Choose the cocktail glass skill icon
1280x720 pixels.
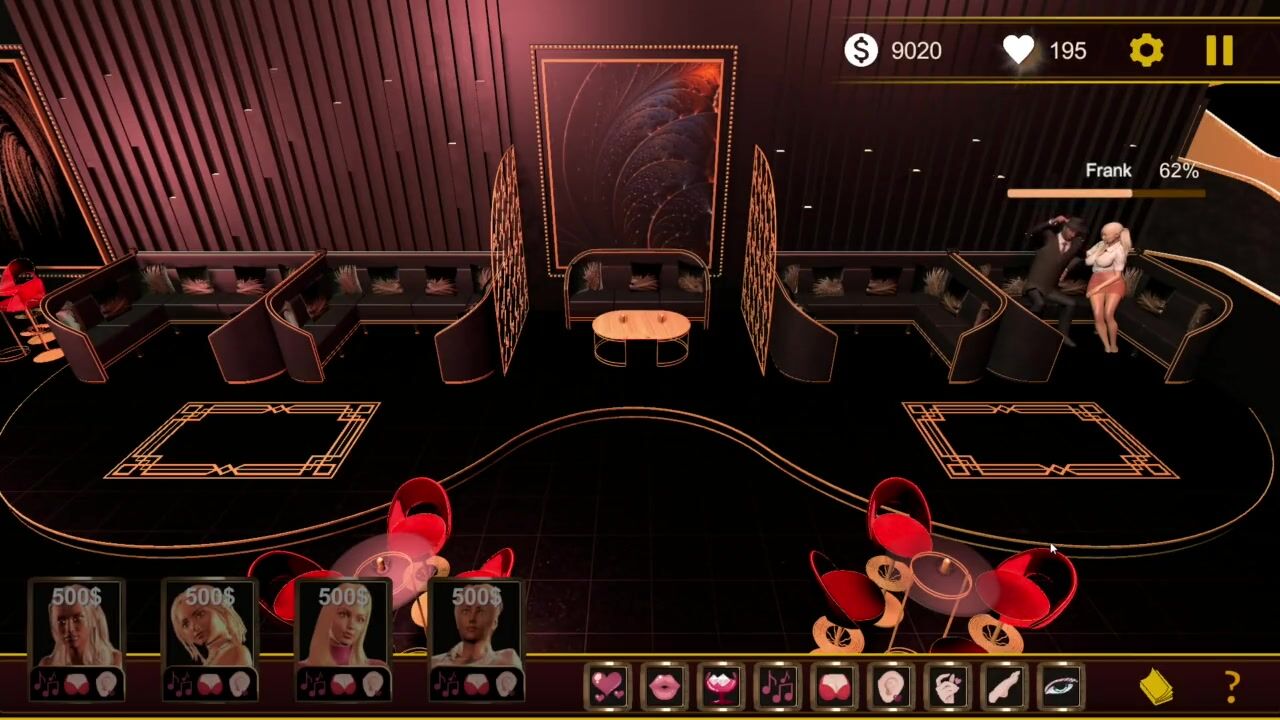(722, 687)
